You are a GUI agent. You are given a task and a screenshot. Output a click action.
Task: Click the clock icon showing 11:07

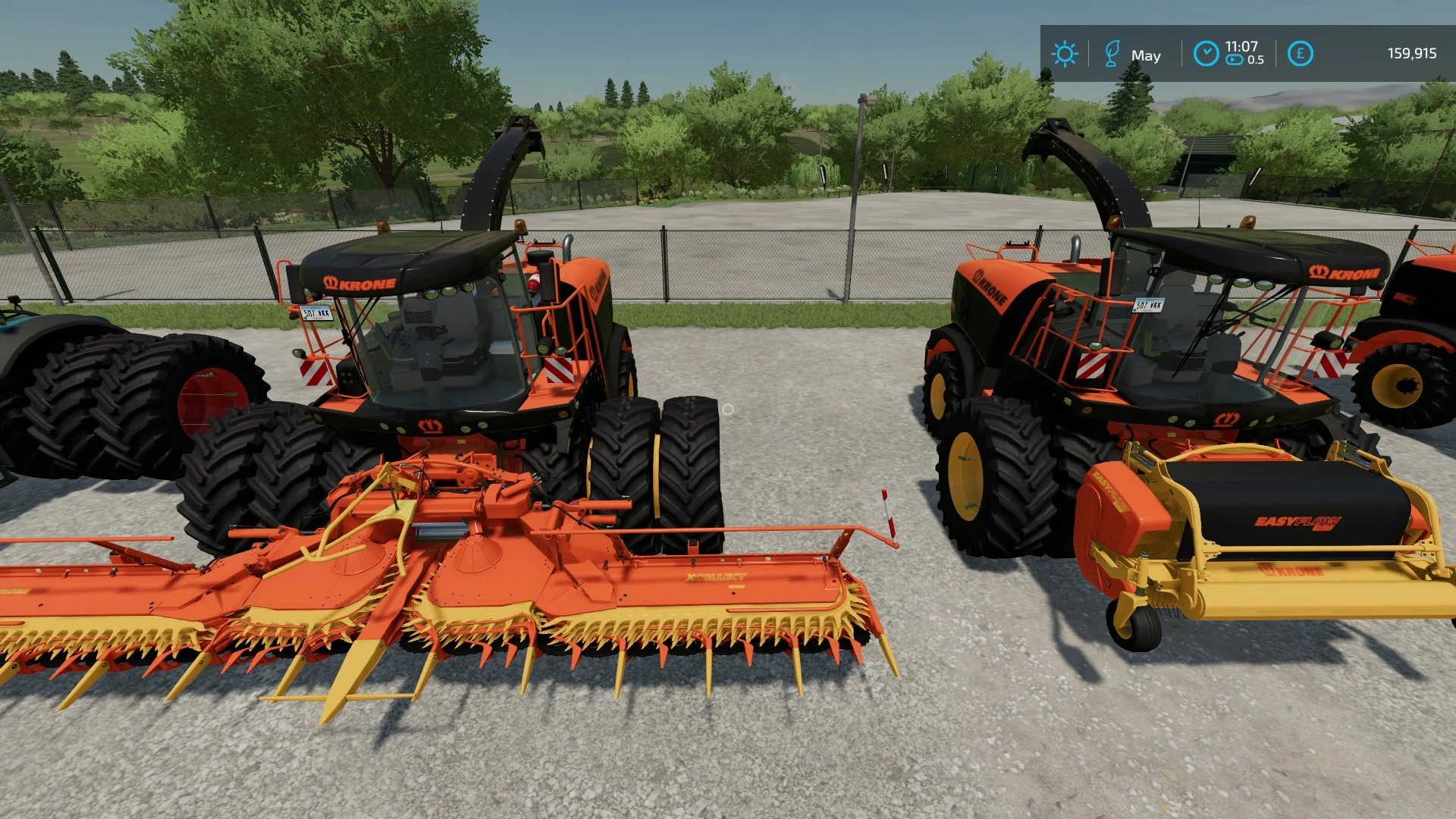pyautogui.click(x=1205, y=53)
